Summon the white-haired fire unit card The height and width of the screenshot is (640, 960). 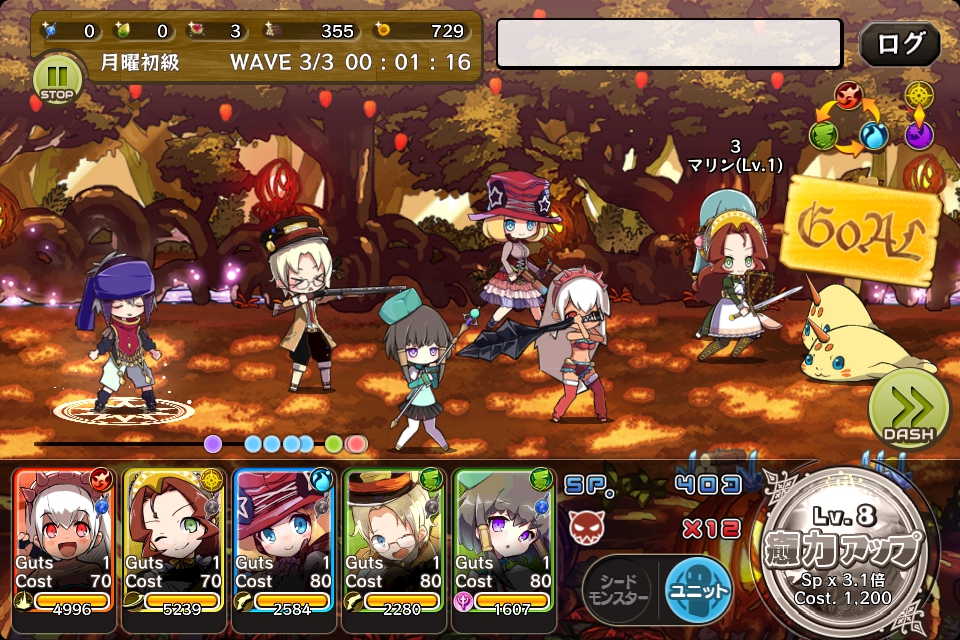pos(65,540)
